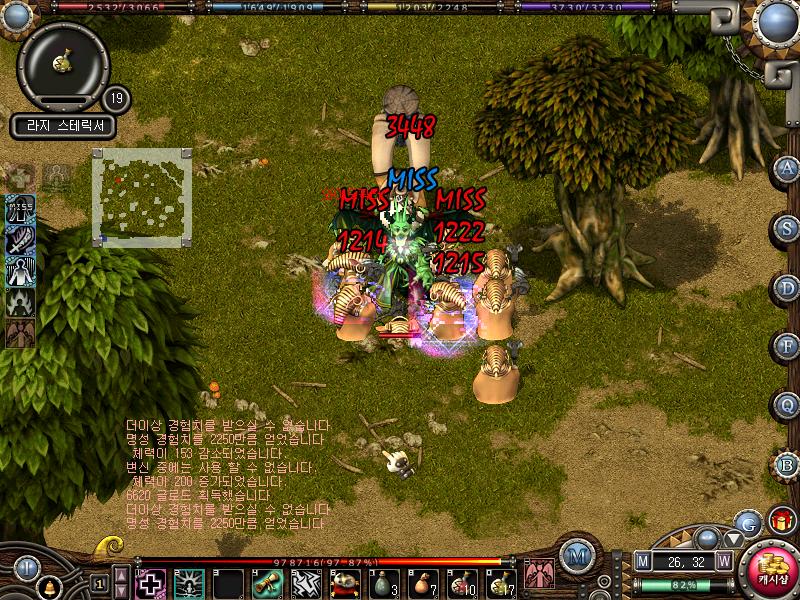800x600 pixels.
Task: Open the red gift box icon
Action: click(x=781, y=520)
